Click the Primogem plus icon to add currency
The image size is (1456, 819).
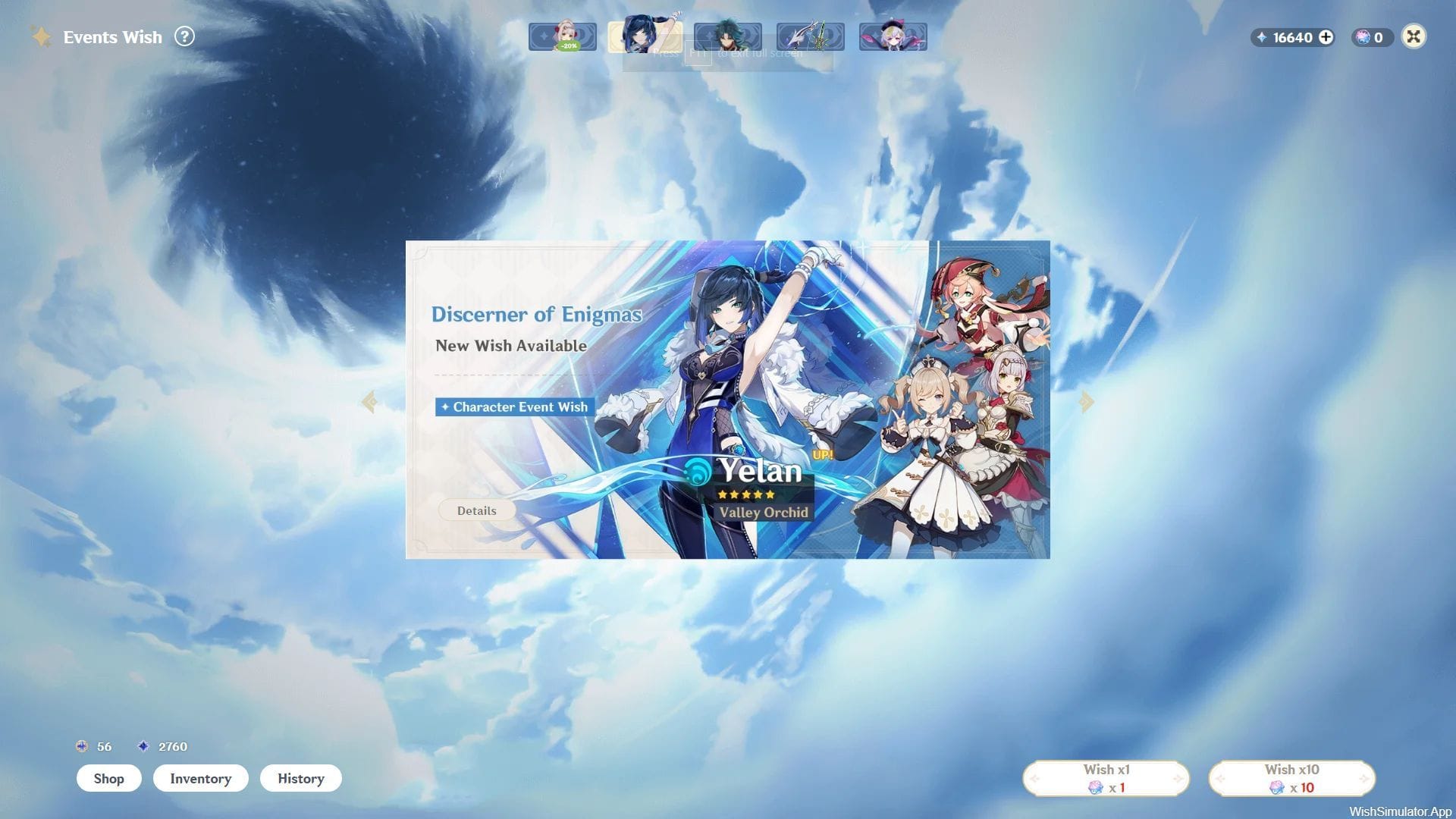tap(1326, 37)
